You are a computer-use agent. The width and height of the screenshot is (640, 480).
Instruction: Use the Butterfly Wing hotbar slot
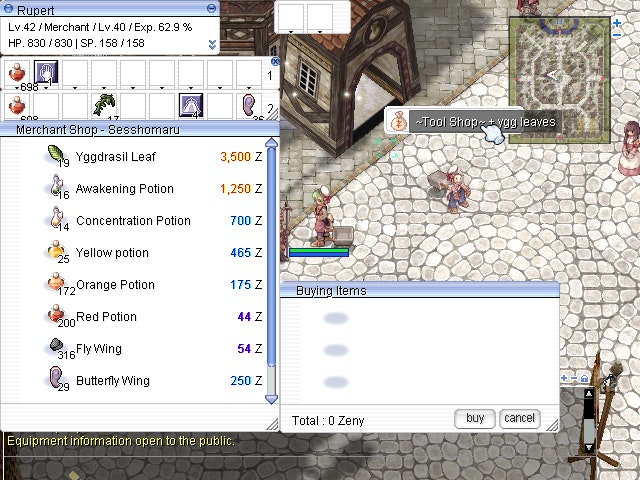pos(248,105)
